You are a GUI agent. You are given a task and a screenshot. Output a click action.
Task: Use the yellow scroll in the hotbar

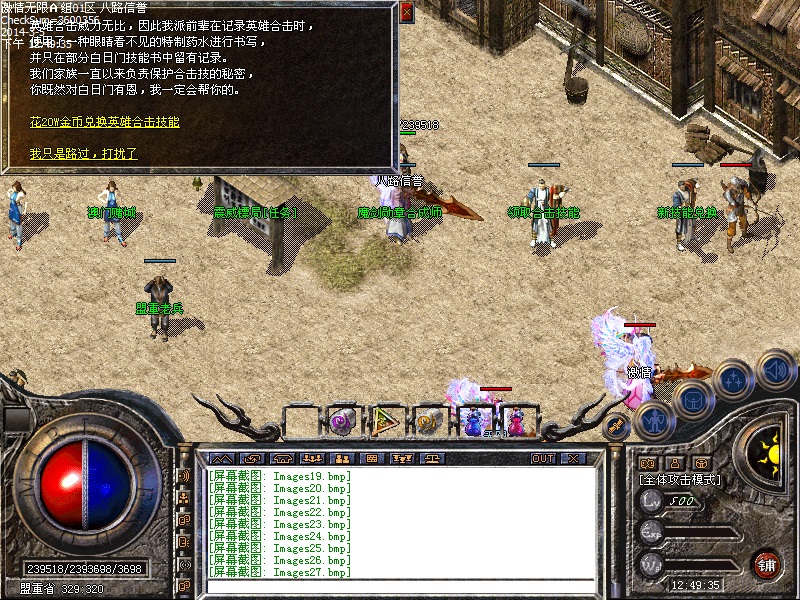pyautogui.click(x=429, y=421)
